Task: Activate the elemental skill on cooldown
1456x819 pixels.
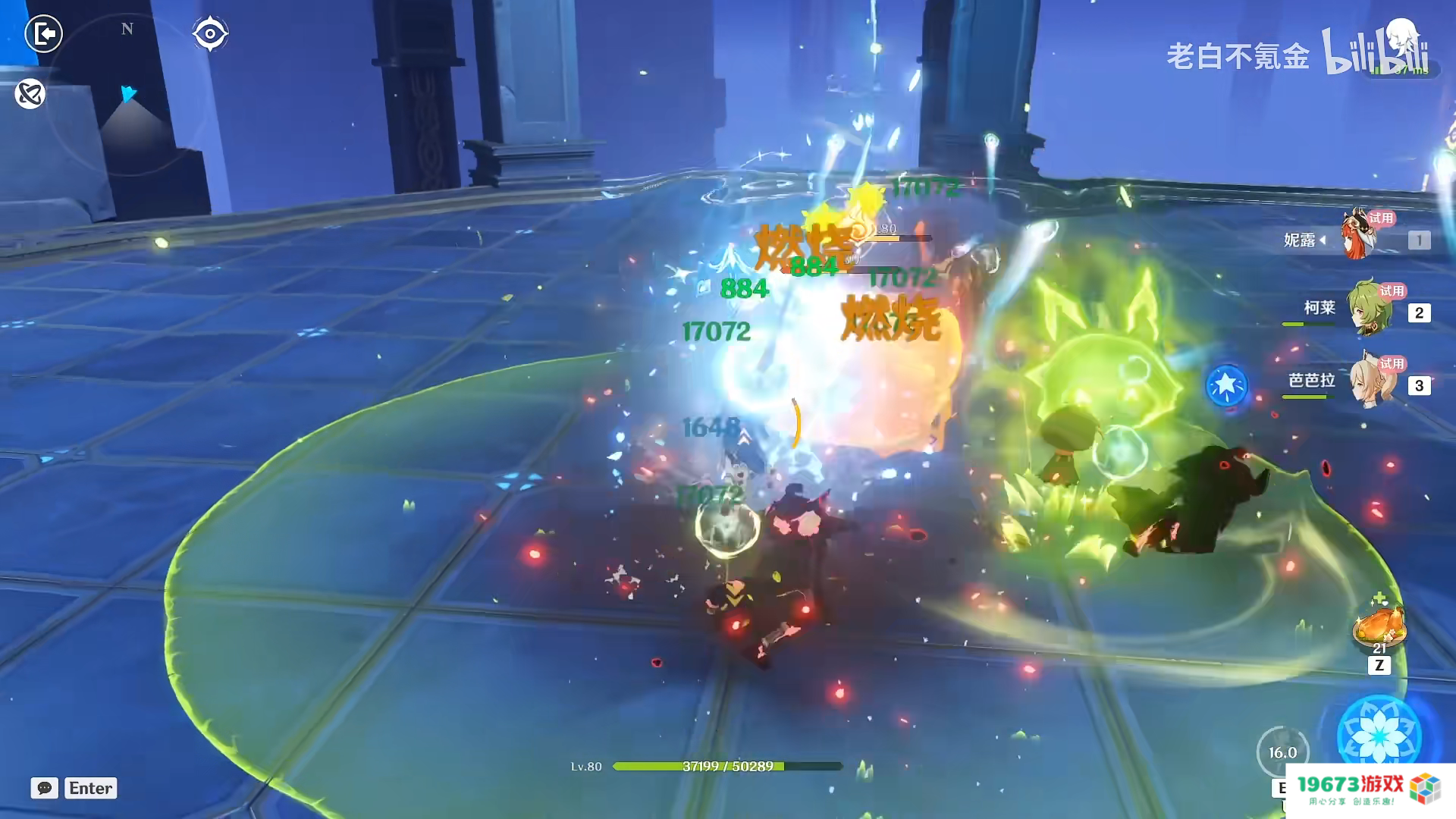Action: point(1282,752)
